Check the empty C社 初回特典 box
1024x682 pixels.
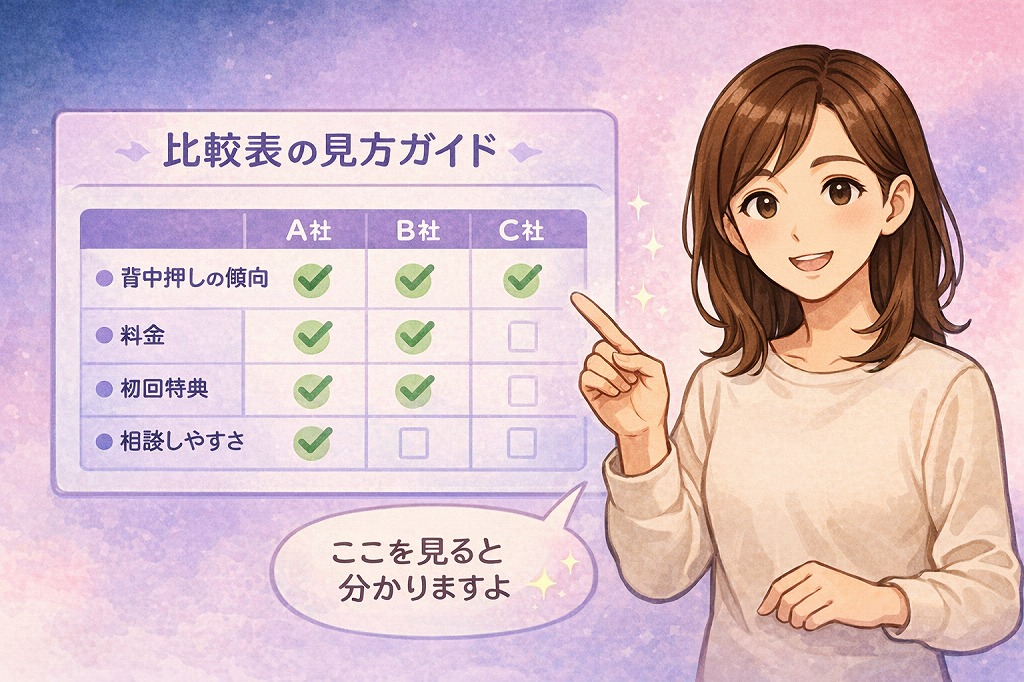point(522,389)
